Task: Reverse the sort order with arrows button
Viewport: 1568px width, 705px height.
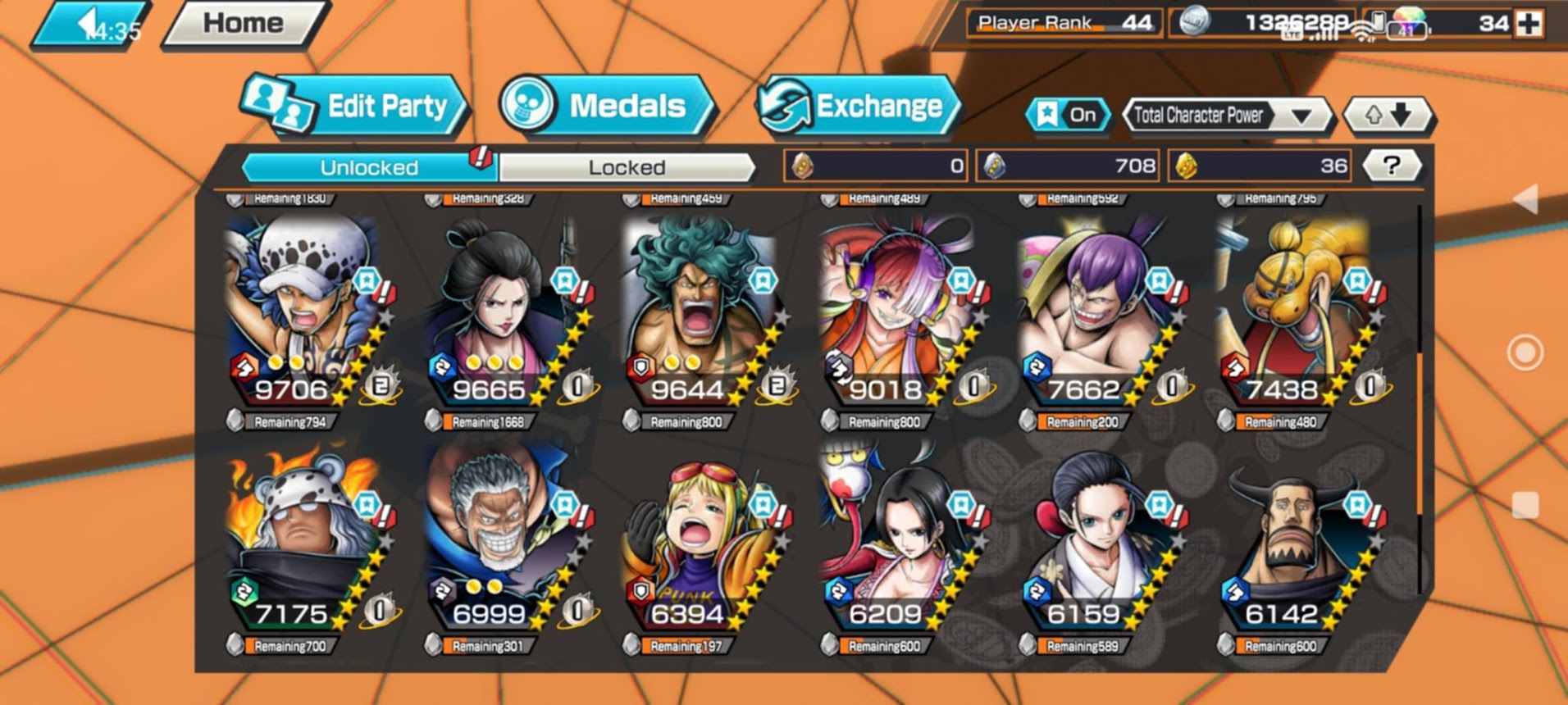Action: [1388, 116]
